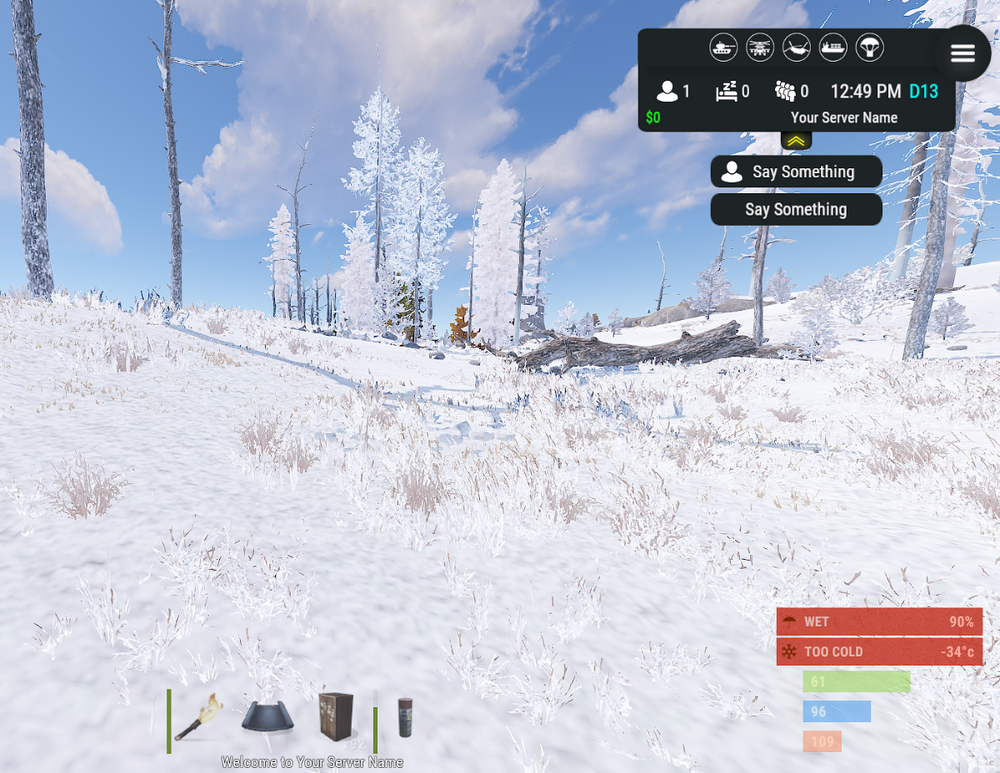Select the spray can hotbar slot
1000x773 pixels.
[x=405, y=718]
